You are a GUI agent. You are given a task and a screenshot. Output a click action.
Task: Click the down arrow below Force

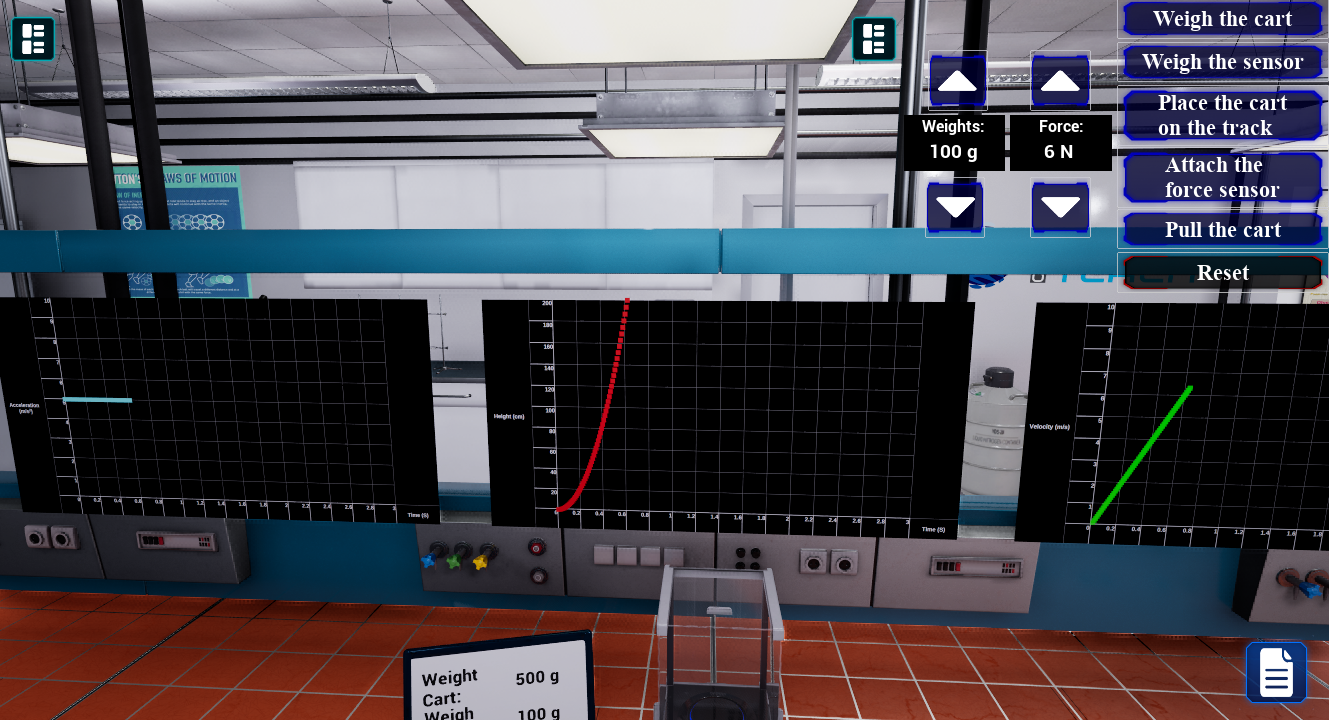coord(1060,208)
